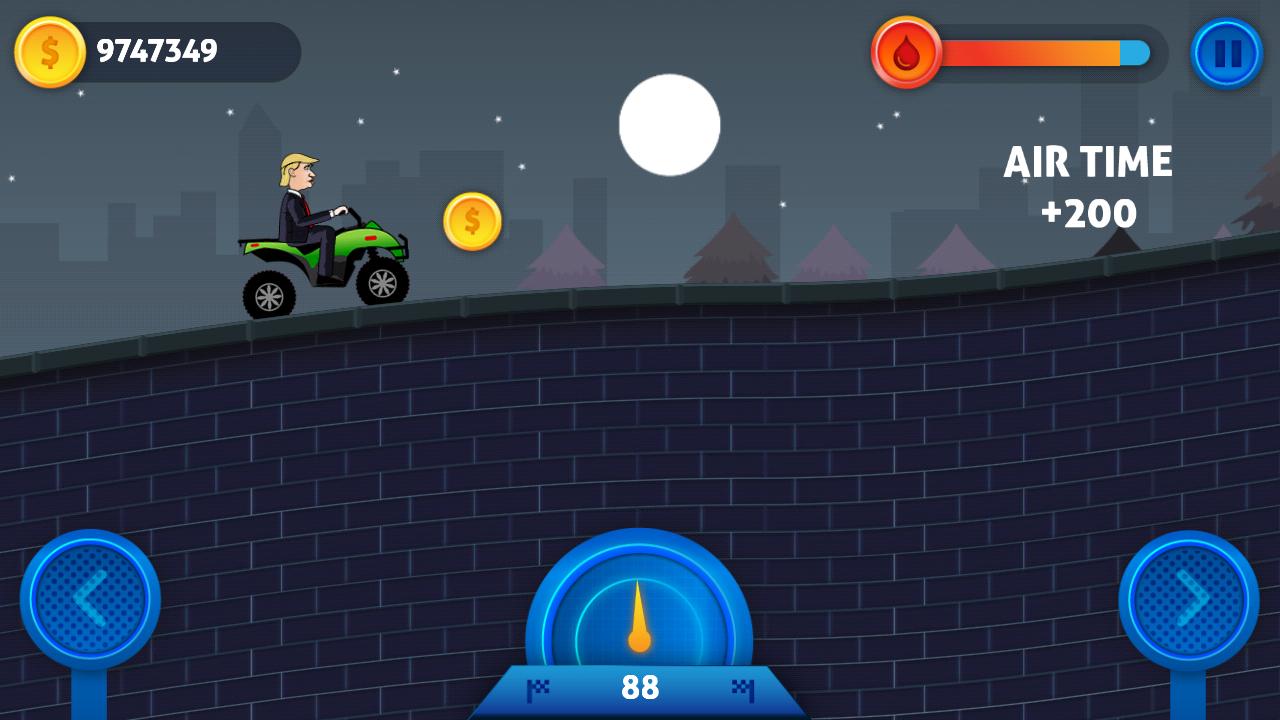1280x720 pixels.
Task: Toggle pause with the pause button
Action: coord(1227,52)
